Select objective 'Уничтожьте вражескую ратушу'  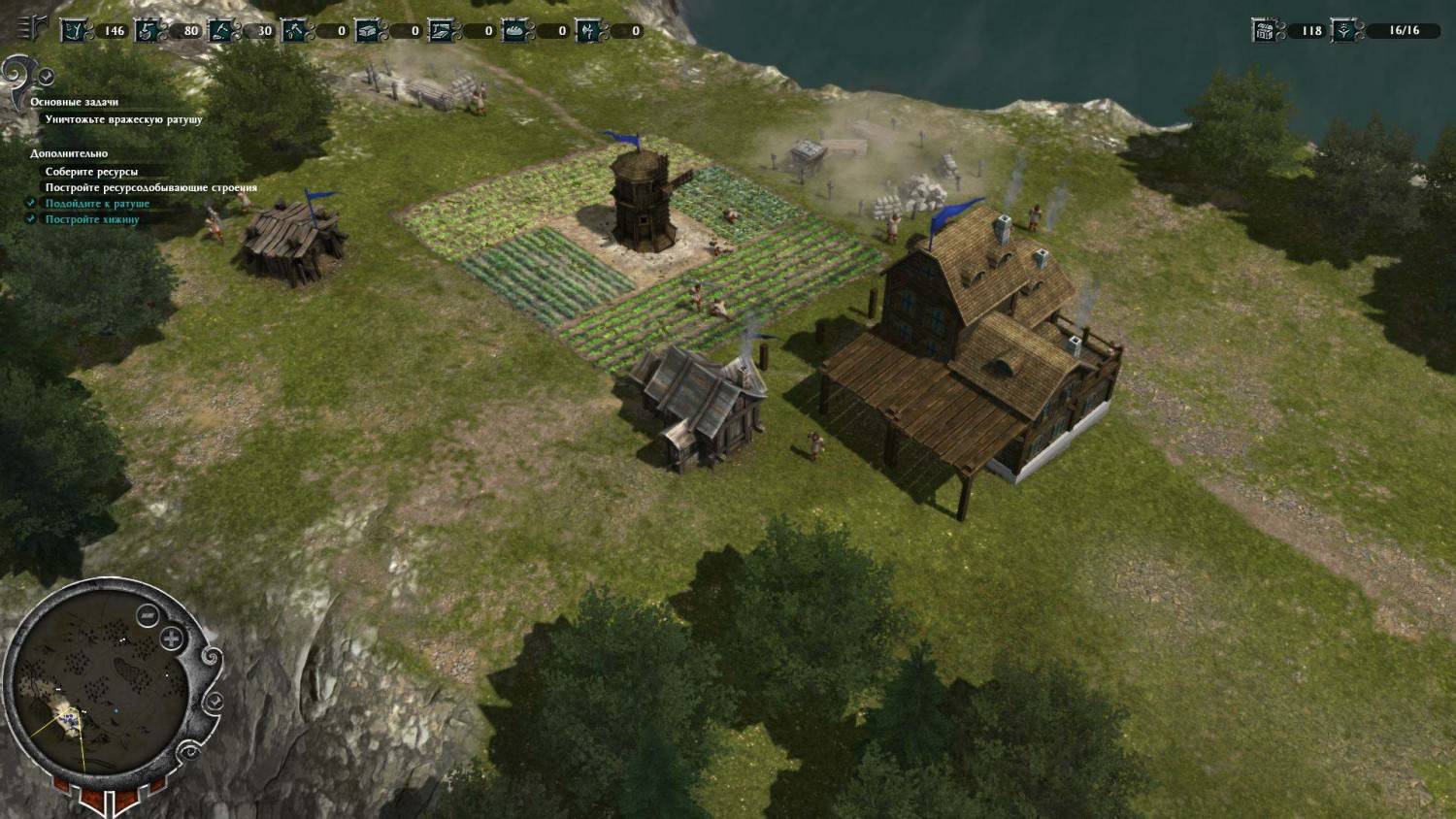coord(123,119)
